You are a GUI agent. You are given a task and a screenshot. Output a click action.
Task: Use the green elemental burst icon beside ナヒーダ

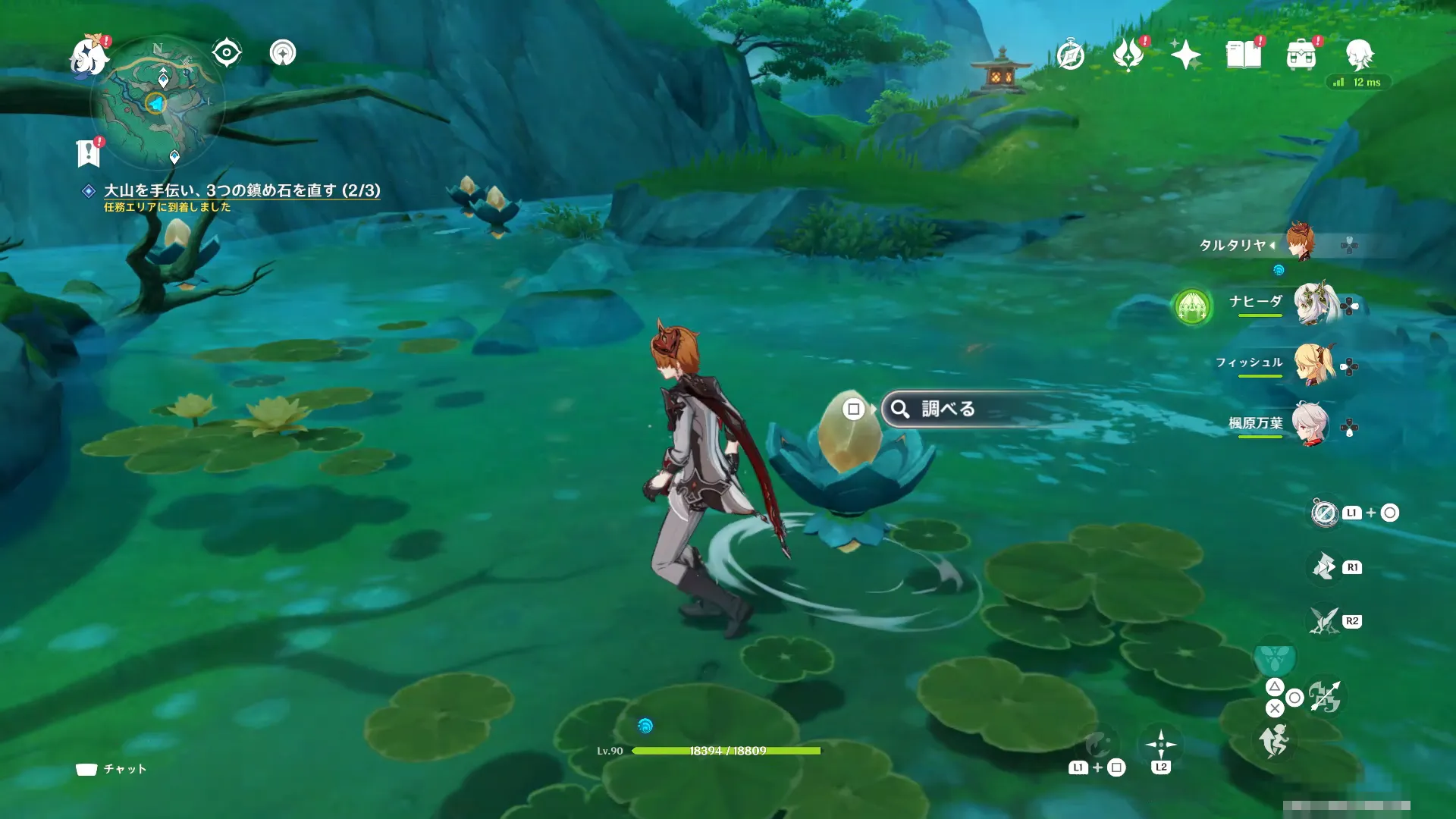(x=1192, y=307)
